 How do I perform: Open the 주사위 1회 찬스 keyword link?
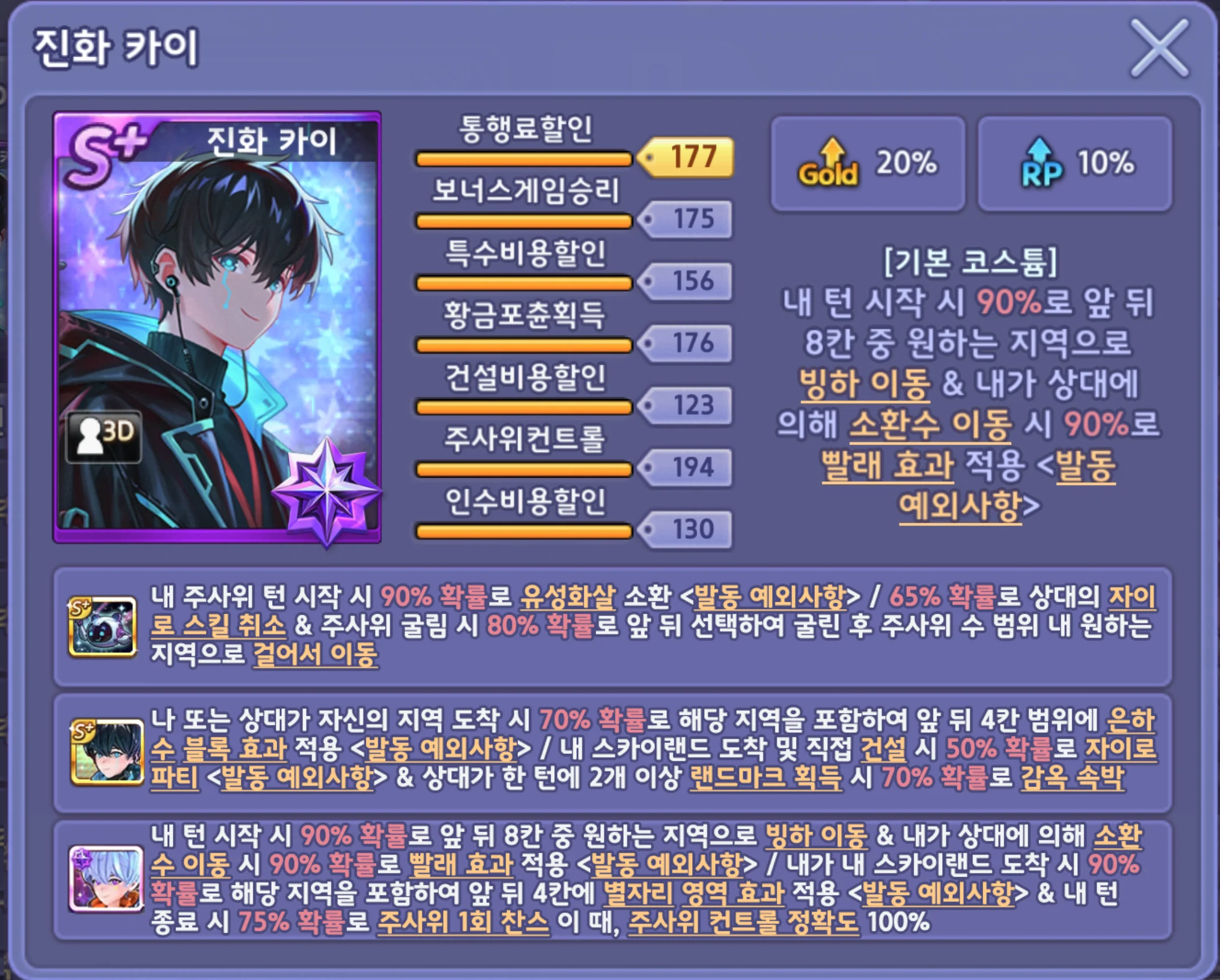coord(463,922)
